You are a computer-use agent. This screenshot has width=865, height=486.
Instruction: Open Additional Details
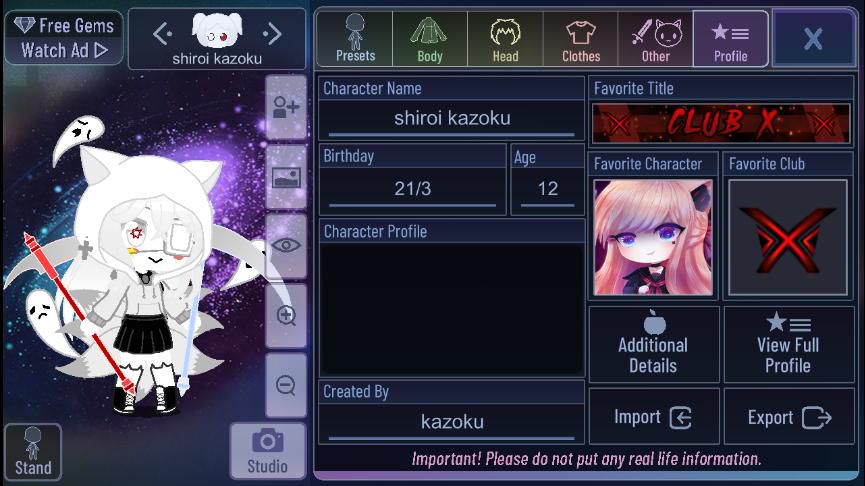tap(653, 344)
